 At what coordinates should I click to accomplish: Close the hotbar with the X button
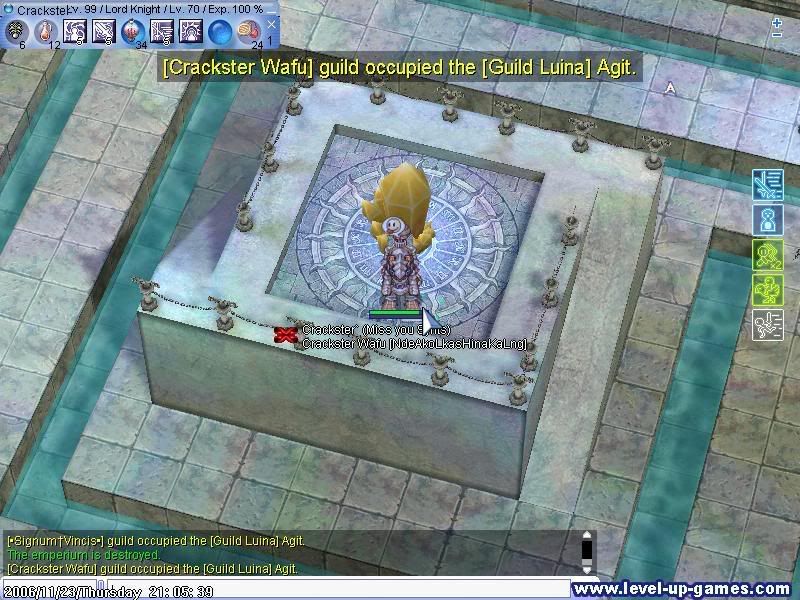(x=271, y=24)
